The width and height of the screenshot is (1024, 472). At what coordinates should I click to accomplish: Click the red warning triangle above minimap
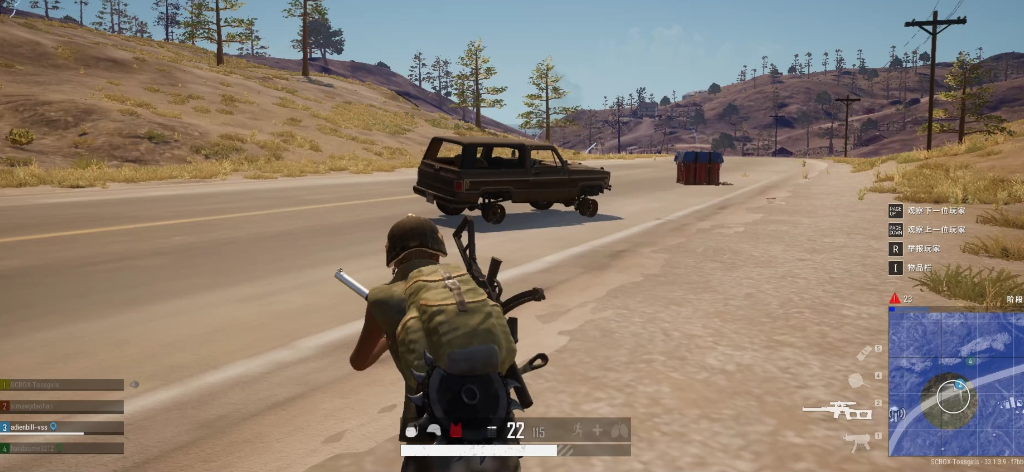point(894,299)
